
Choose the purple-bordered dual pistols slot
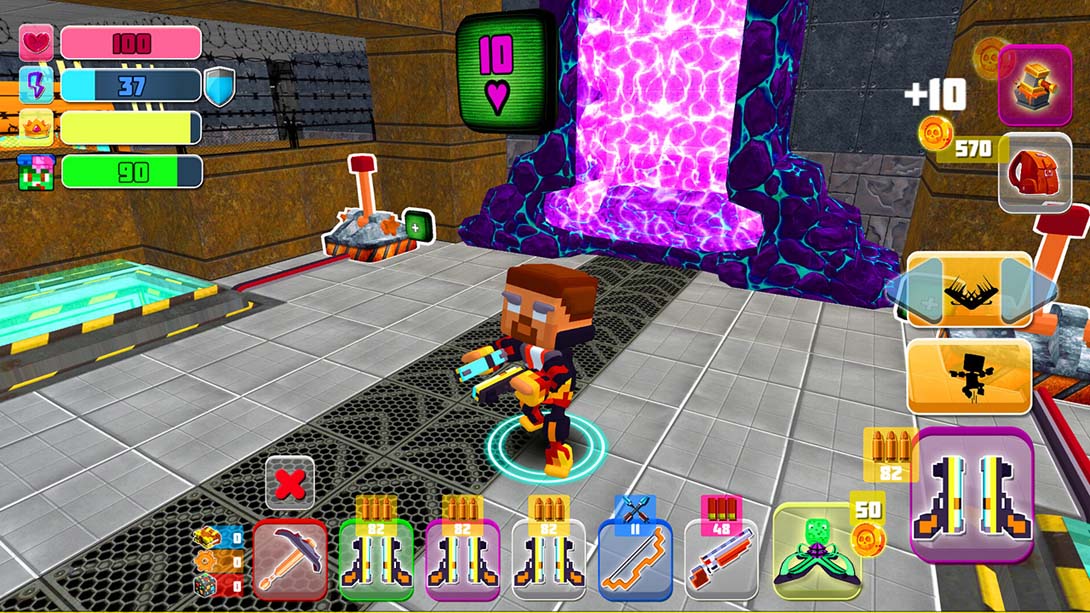coord(462,560)
